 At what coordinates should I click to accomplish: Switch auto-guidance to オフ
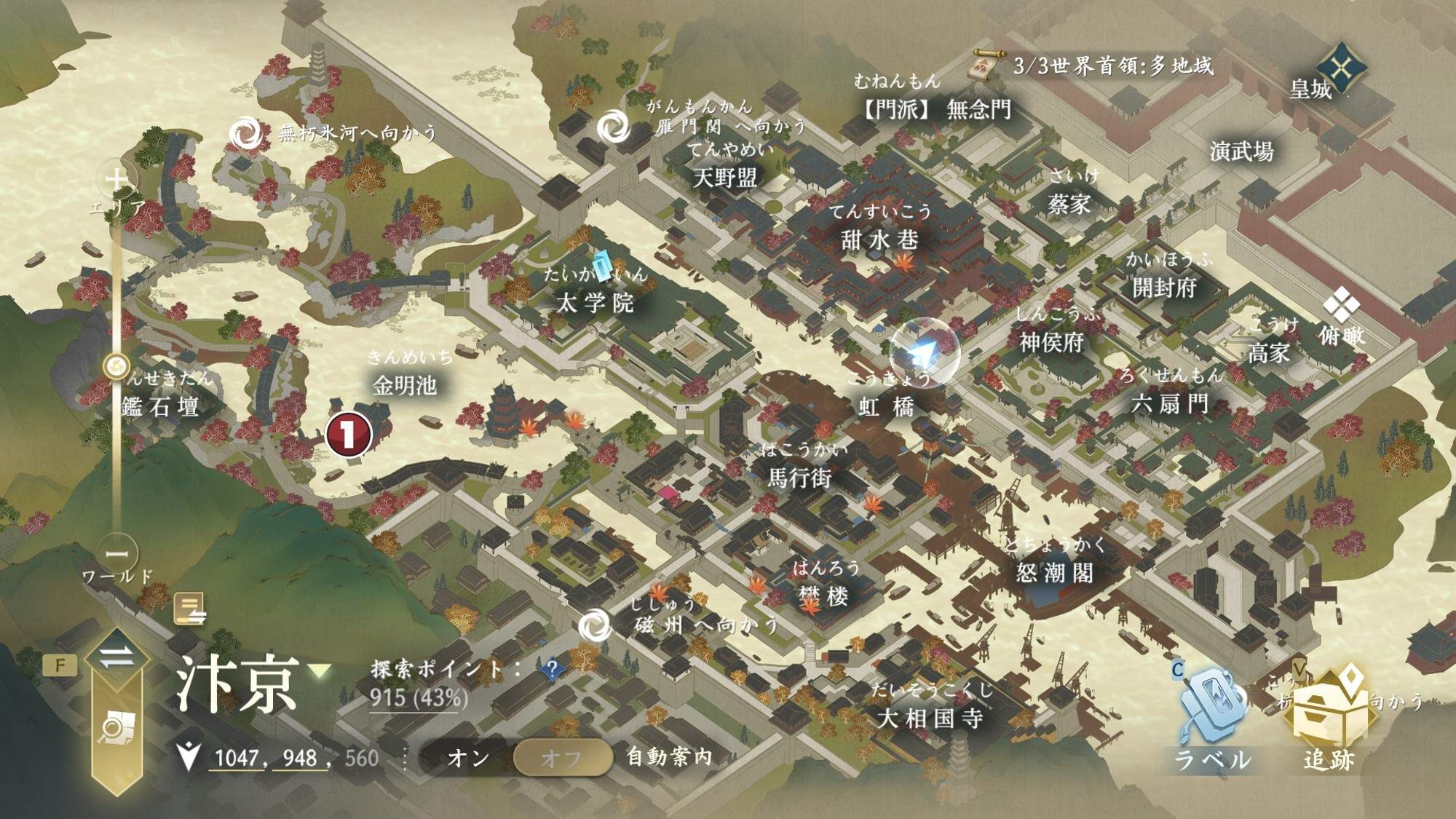[x=561, y=758]
